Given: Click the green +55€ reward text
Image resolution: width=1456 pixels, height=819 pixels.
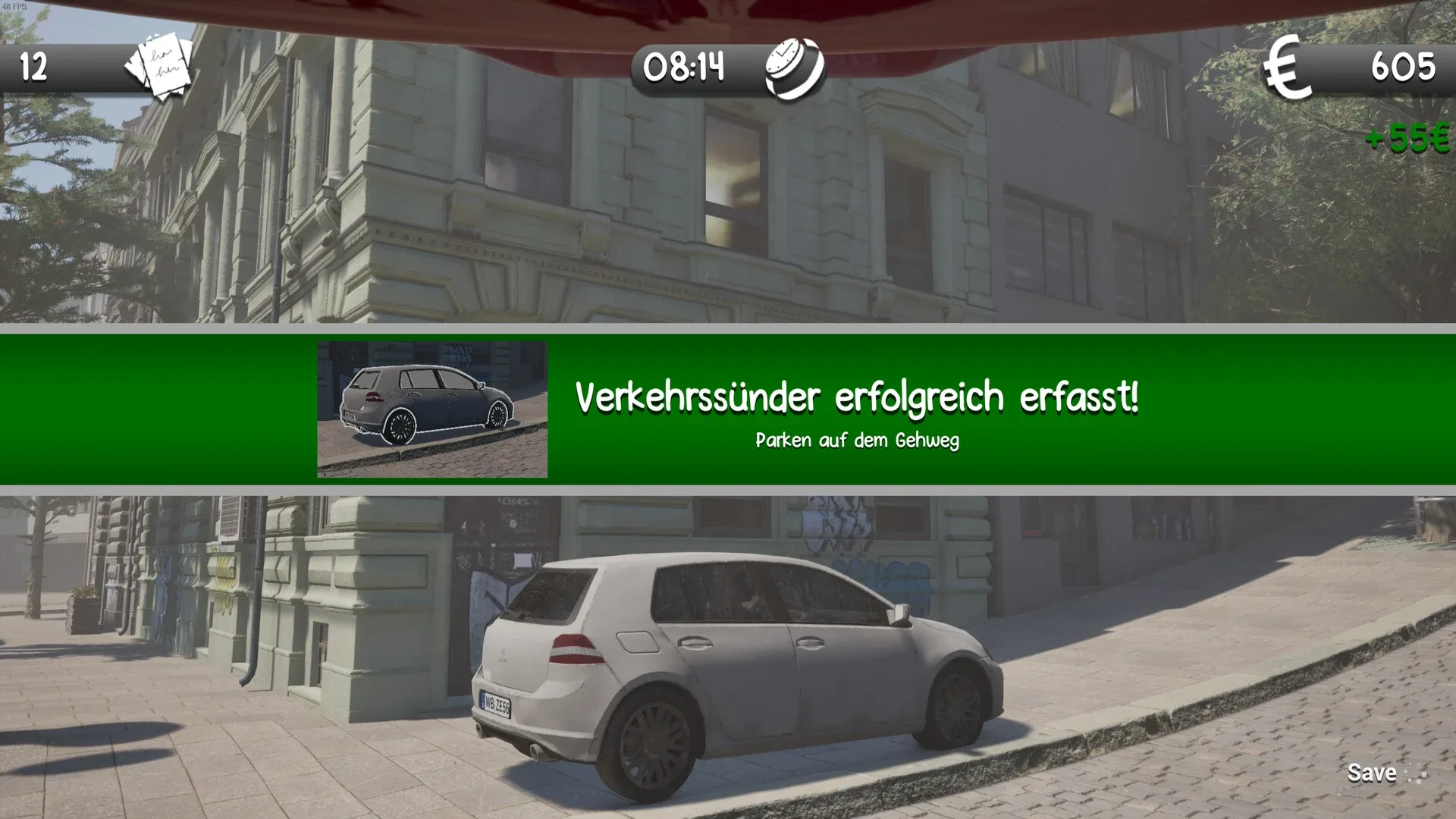Looking at the screenshot, I should [x=1407, y=139].
